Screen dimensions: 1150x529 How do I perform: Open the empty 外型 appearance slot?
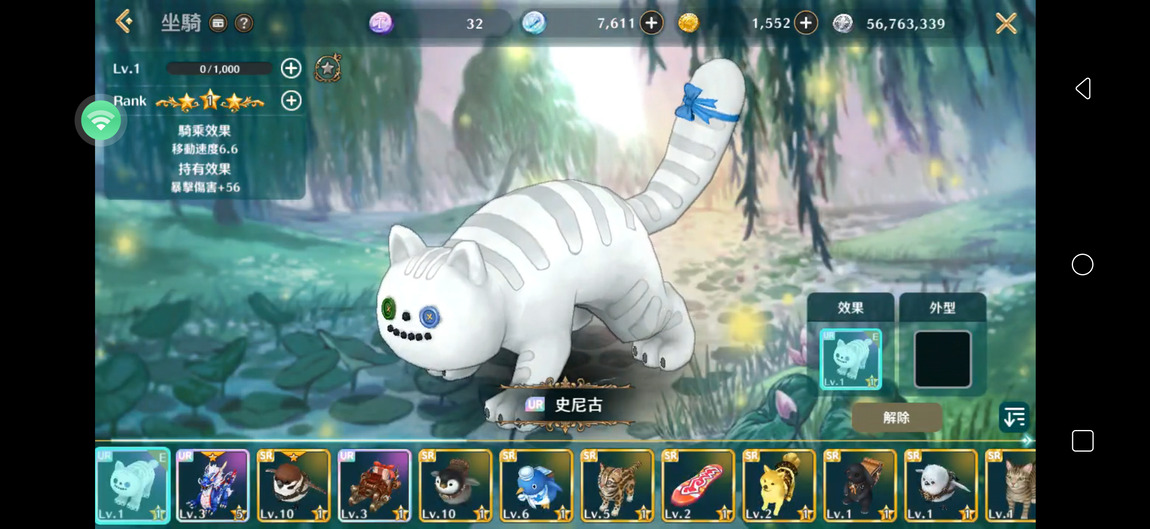click(x=942, y=359)
